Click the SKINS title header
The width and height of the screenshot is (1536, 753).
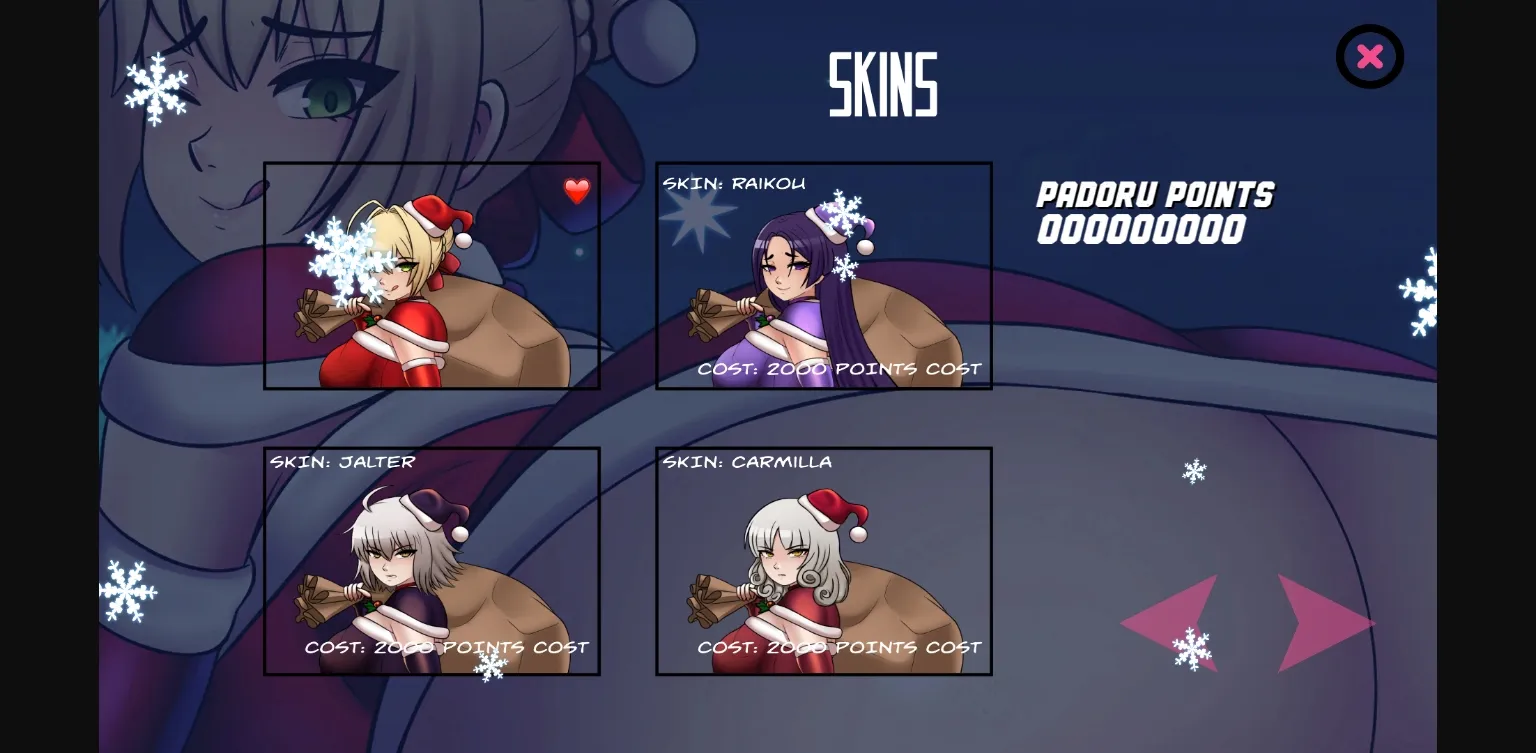coord(883,82)
